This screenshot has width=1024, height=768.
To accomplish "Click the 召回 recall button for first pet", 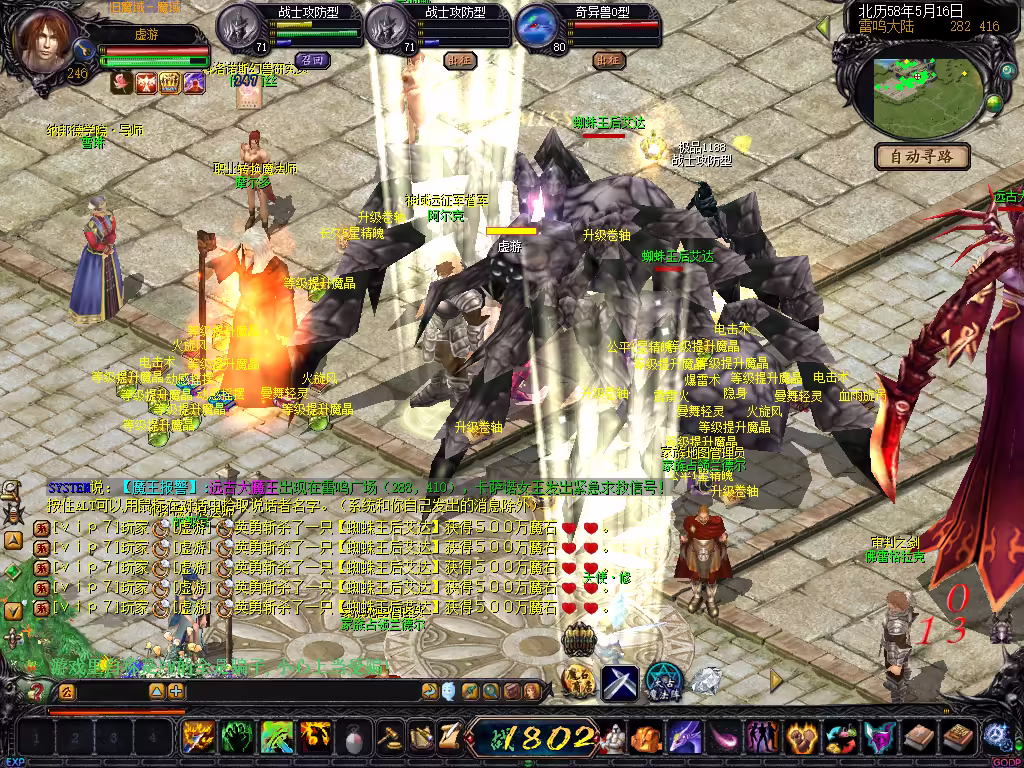I will click(312, 60).
